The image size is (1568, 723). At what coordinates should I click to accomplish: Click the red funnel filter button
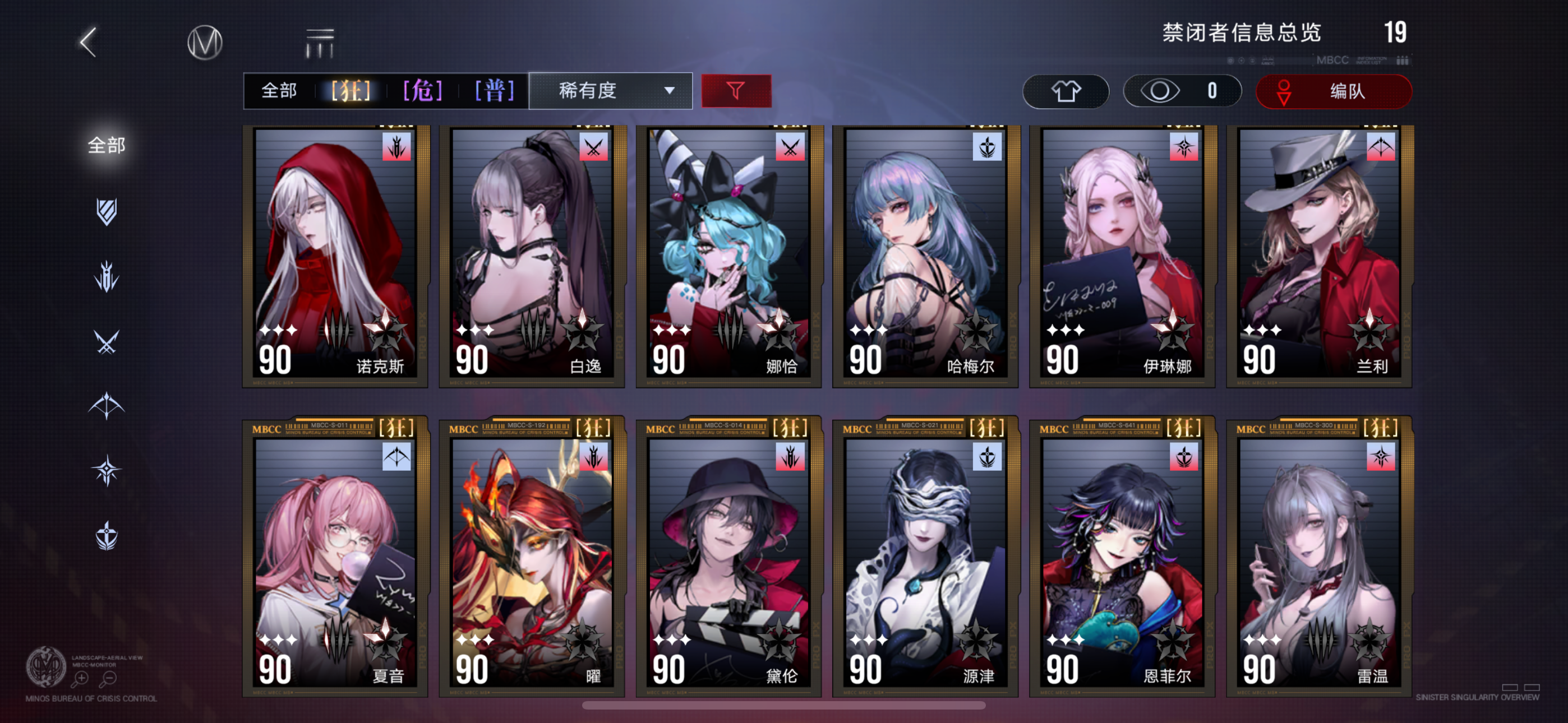(735, 91)
